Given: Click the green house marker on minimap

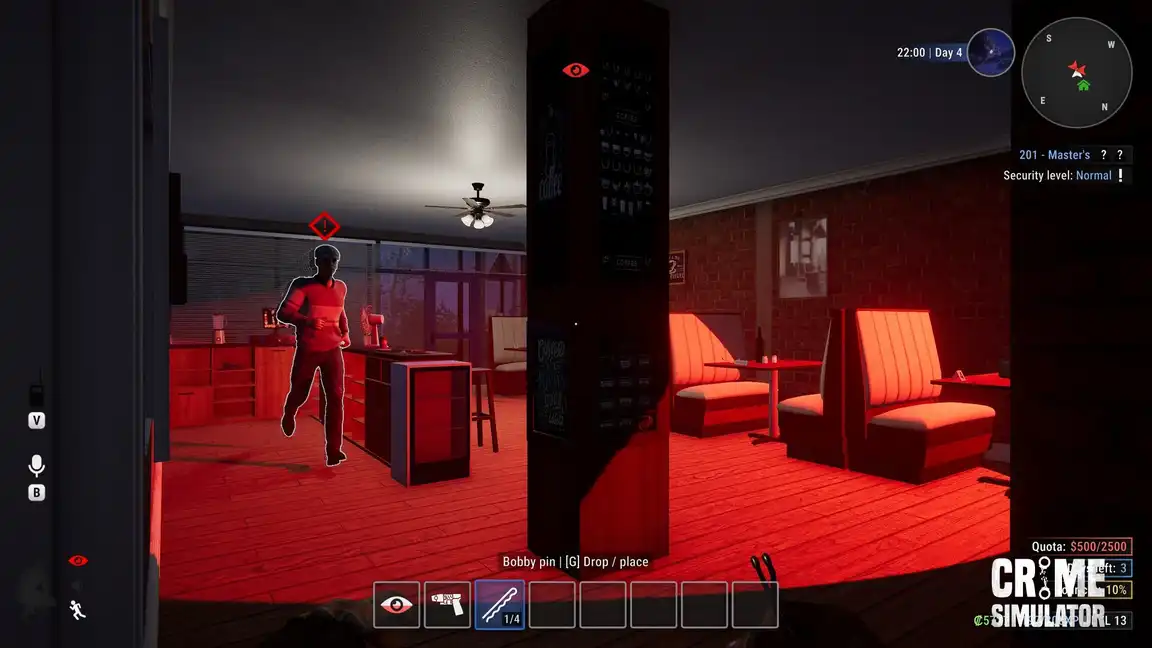Looking at the screenshot, I should [x=1083, y=85].
